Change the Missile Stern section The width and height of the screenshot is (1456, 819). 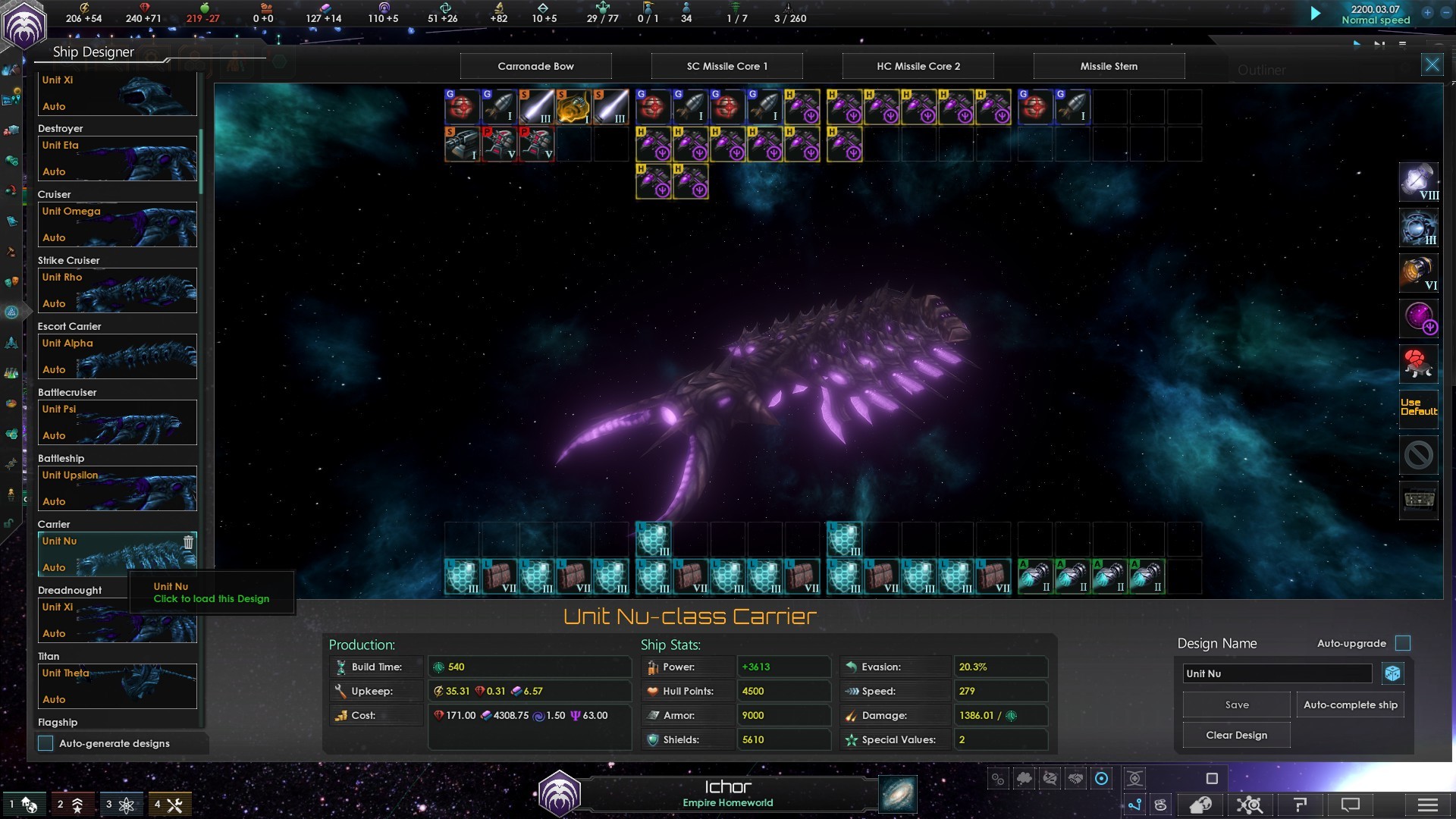(1109, 66)
